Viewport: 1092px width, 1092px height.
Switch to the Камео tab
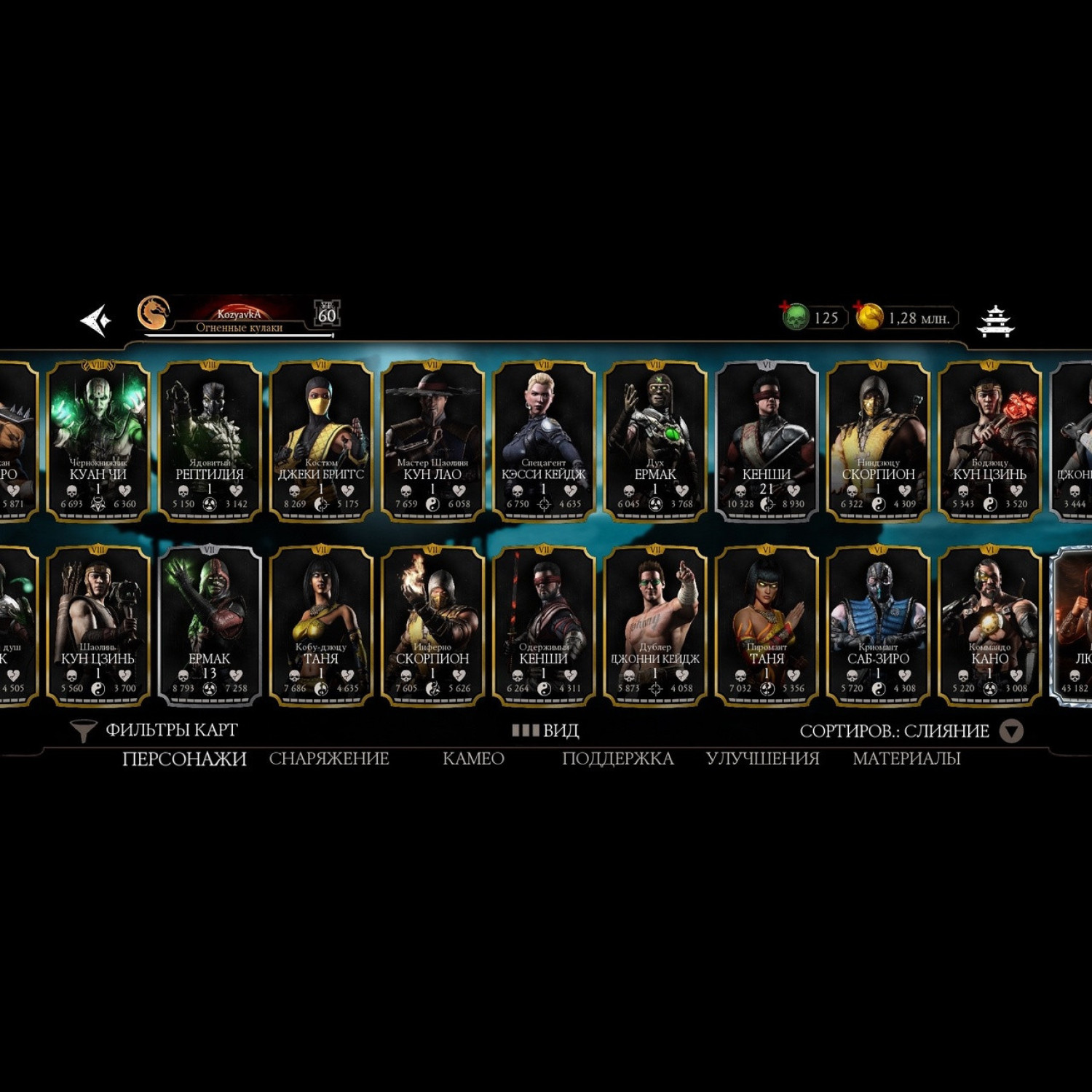pos(473,759)
